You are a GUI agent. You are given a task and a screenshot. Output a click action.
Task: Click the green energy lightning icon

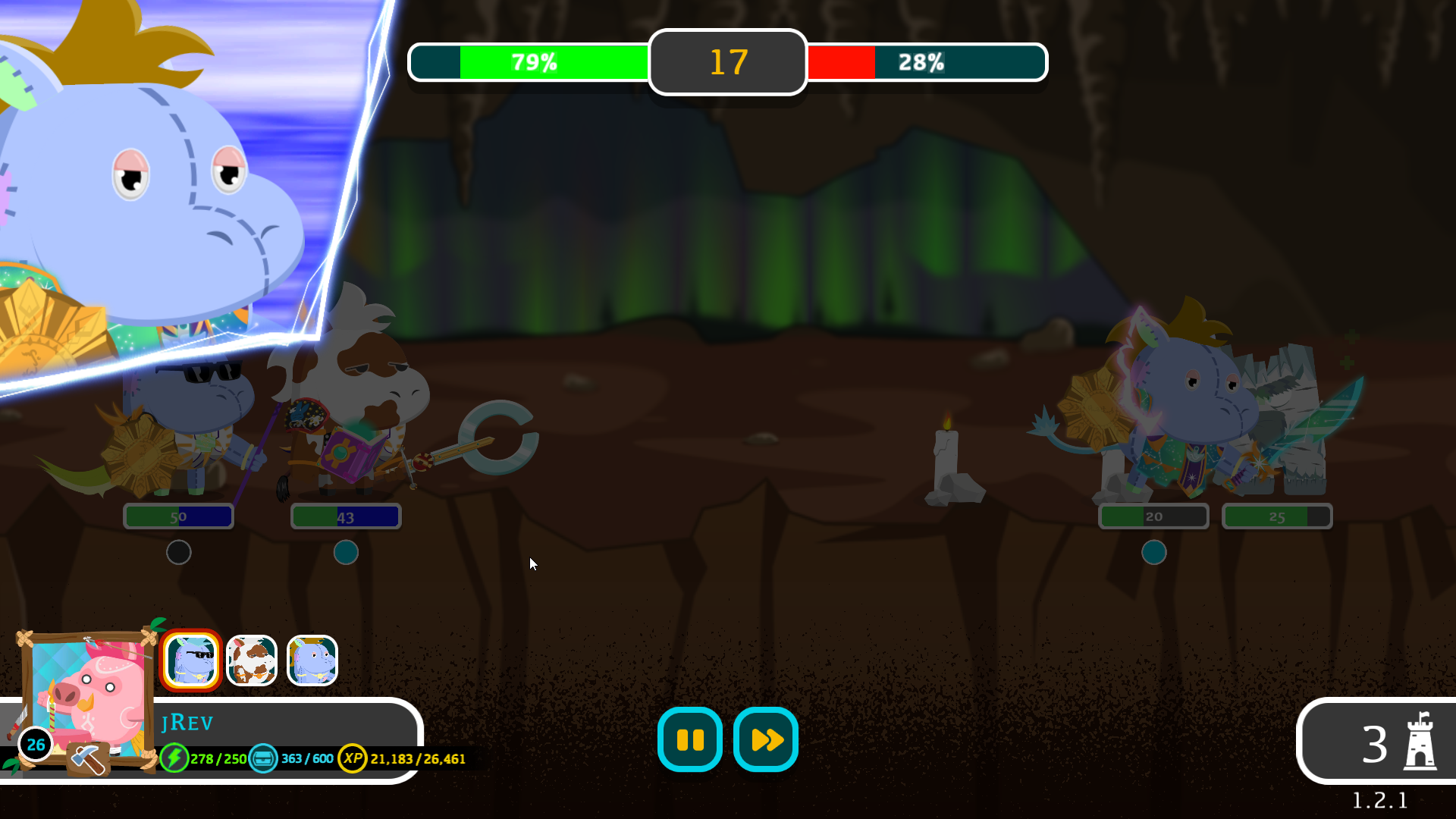(175, 757)
